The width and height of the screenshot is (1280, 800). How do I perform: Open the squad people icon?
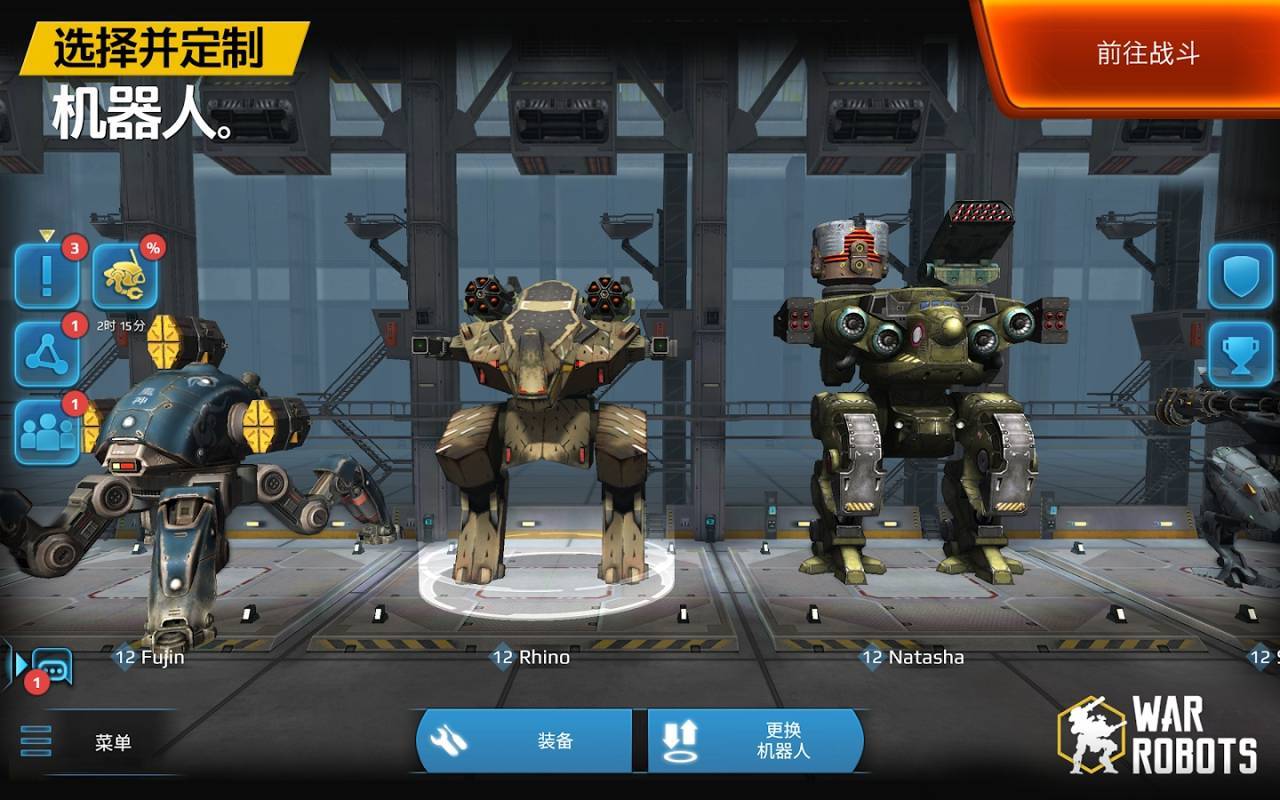click(46, 431)
